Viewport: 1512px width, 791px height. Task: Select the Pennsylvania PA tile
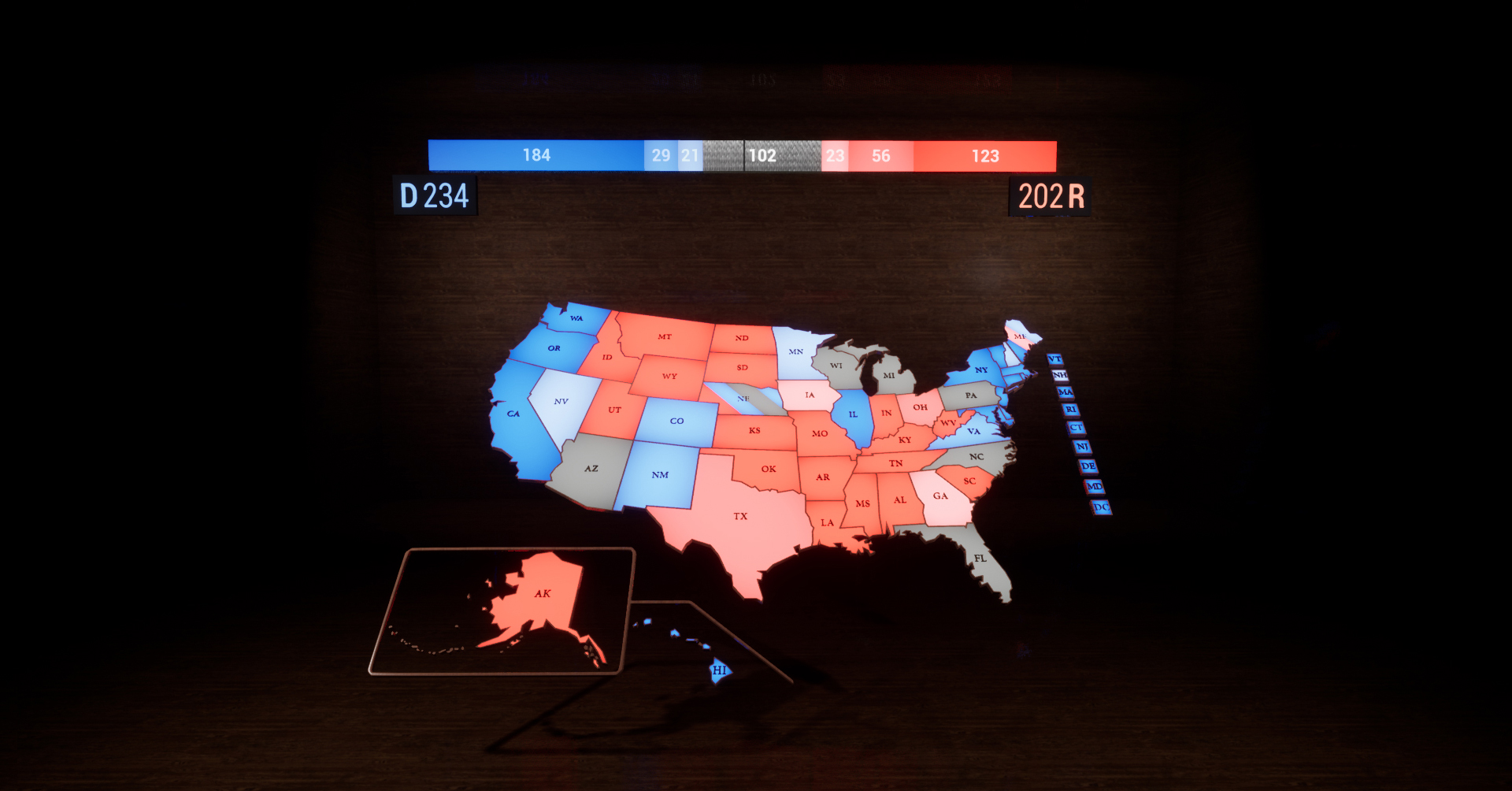(971, 395)
